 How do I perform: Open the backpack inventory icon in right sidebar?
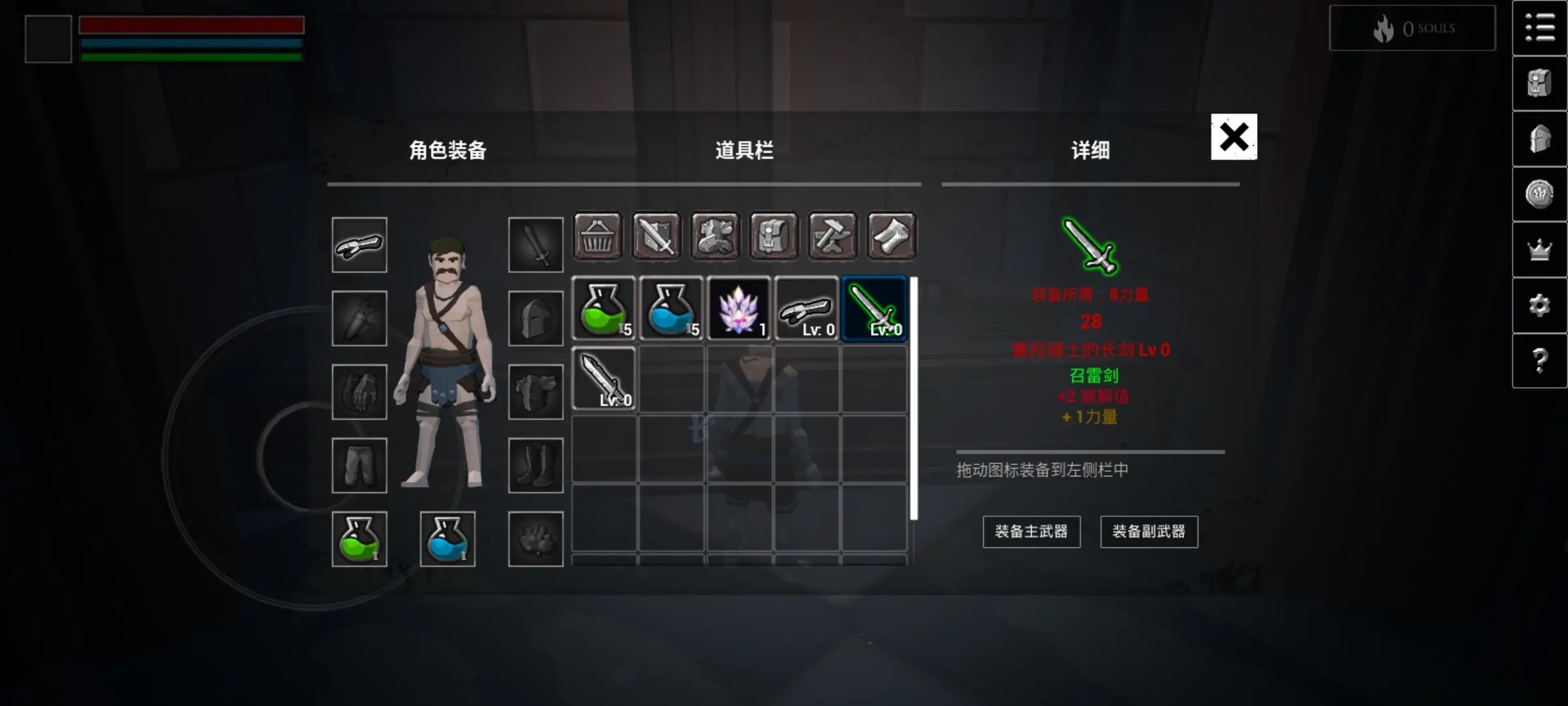tap(1540, 83)
